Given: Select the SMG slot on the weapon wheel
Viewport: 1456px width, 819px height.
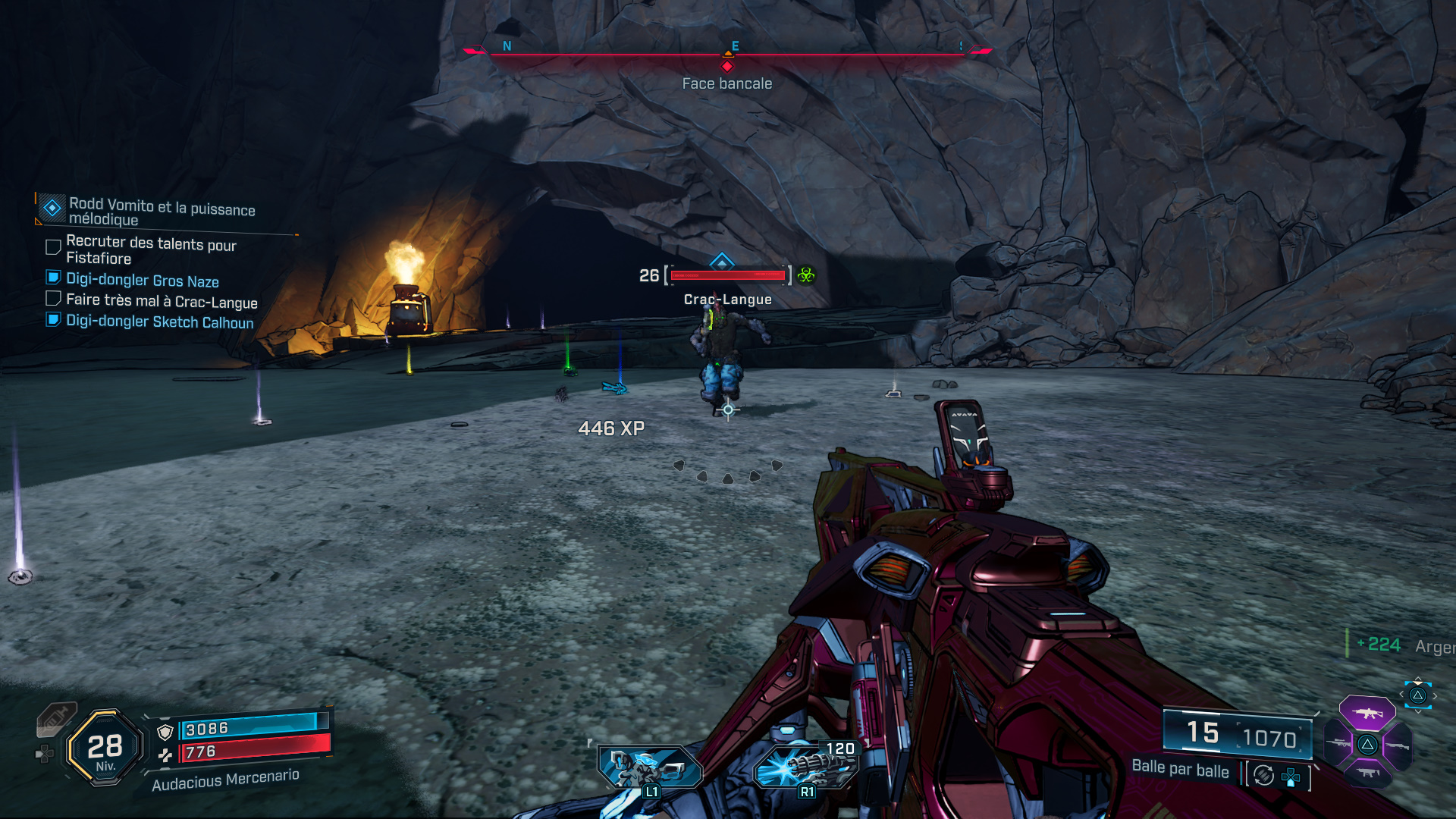Looking at the screenshot, I should (x=1368, y=773).
